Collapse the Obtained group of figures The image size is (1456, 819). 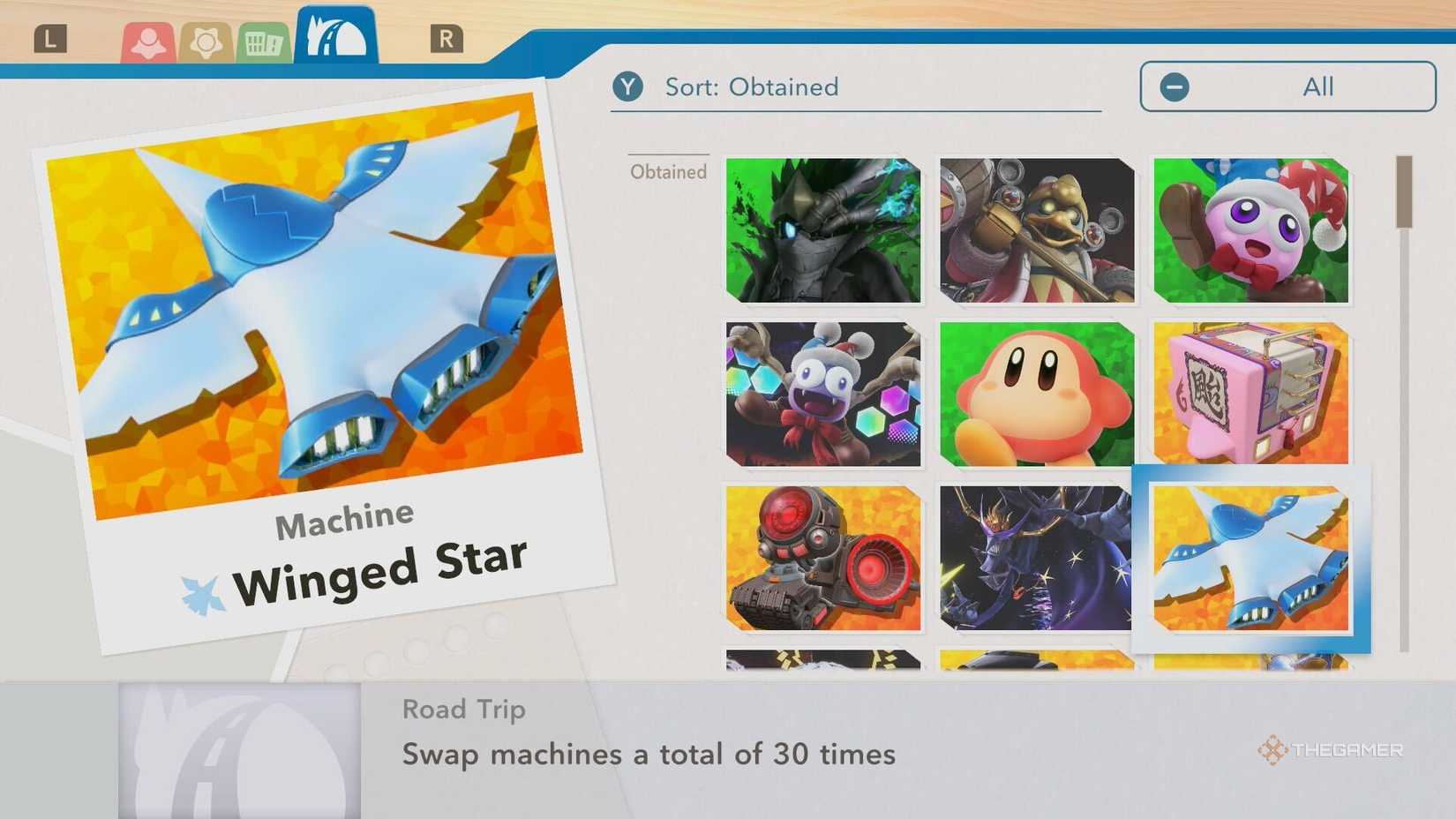tap(667, 171)
